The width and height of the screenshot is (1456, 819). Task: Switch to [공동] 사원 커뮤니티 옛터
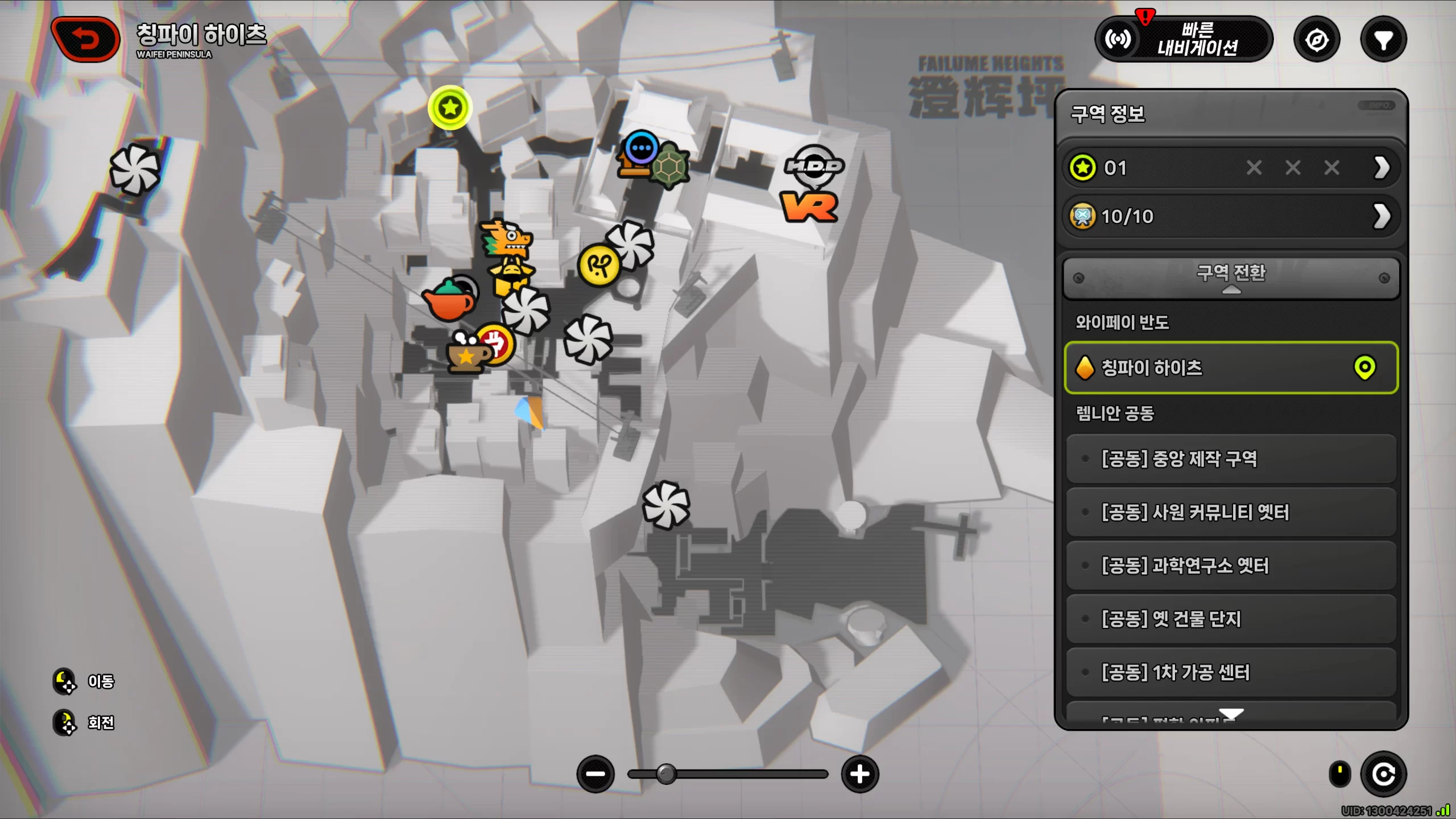(x=1231, y=512)
